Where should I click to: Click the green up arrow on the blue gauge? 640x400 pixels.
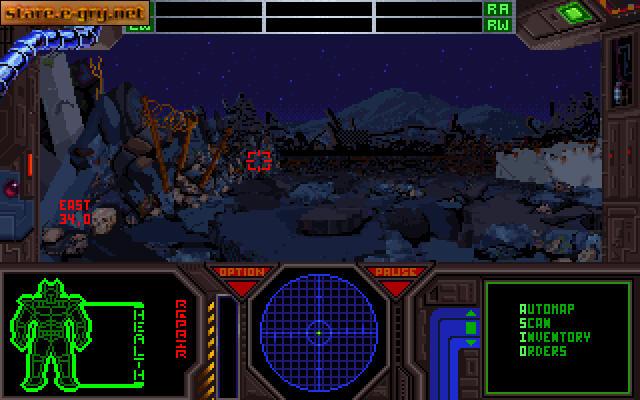tap(471, 315)
